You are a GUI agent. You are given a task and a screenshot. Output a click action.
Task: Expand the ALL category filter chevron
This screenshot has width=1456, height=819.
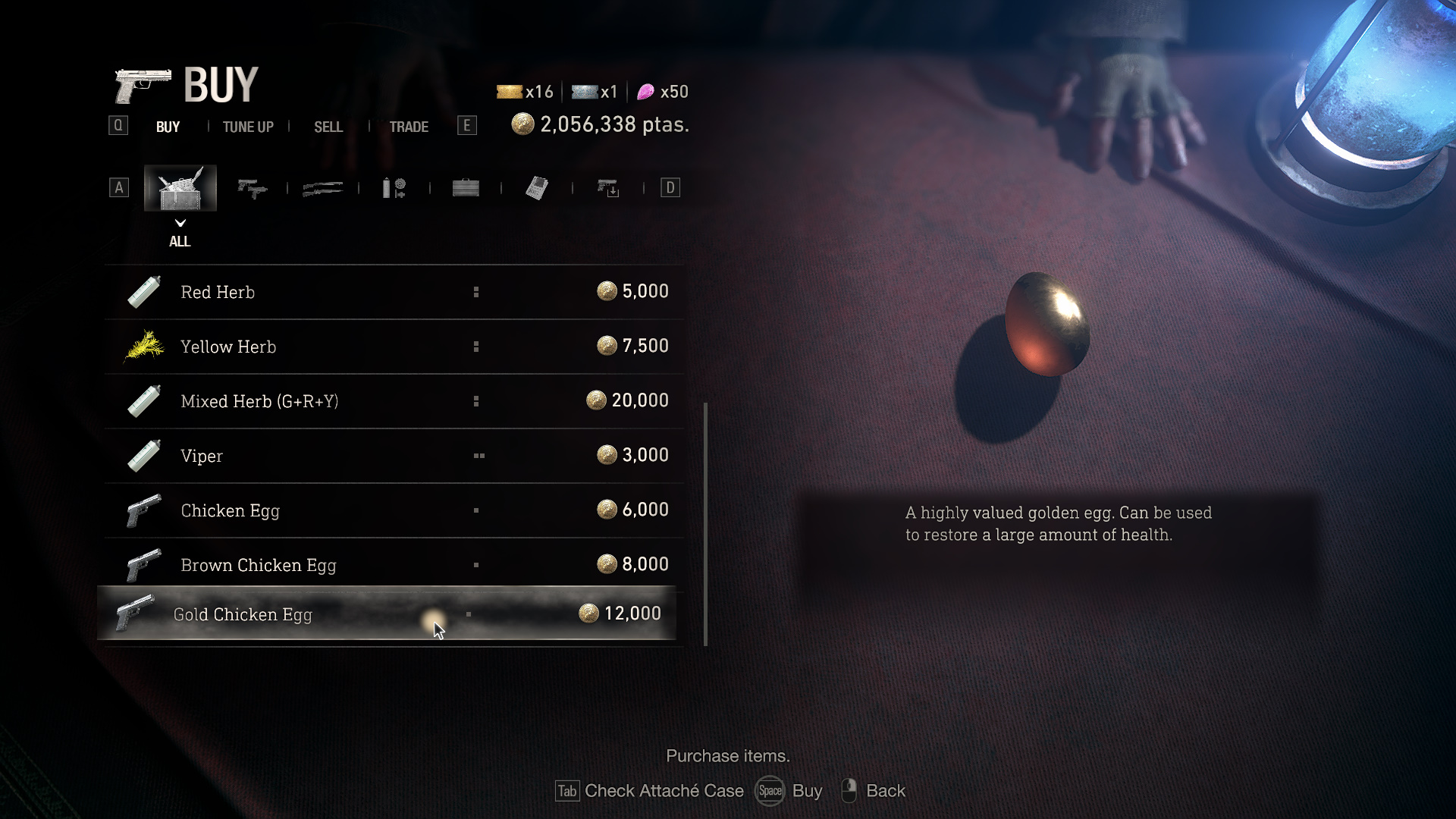tap(180, 224)
